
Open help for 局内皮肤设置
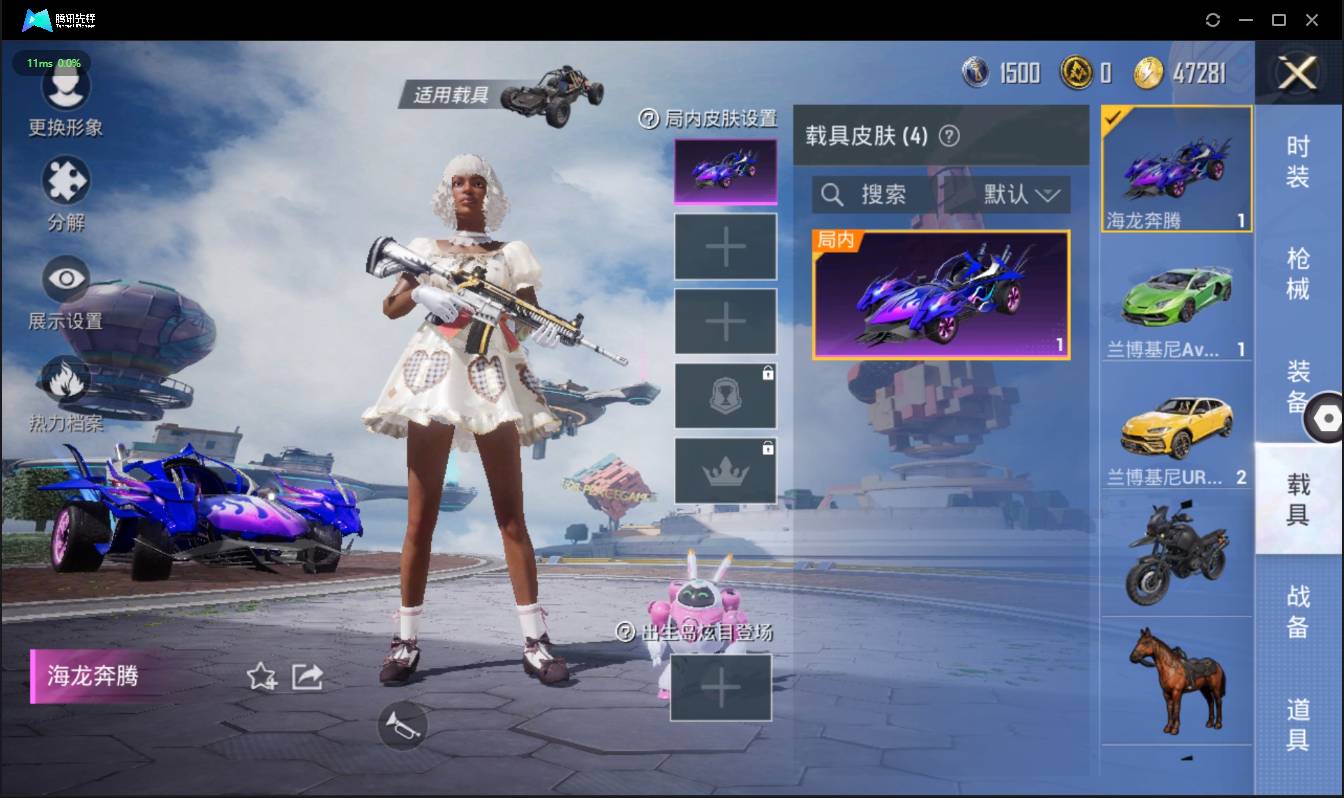652,119
